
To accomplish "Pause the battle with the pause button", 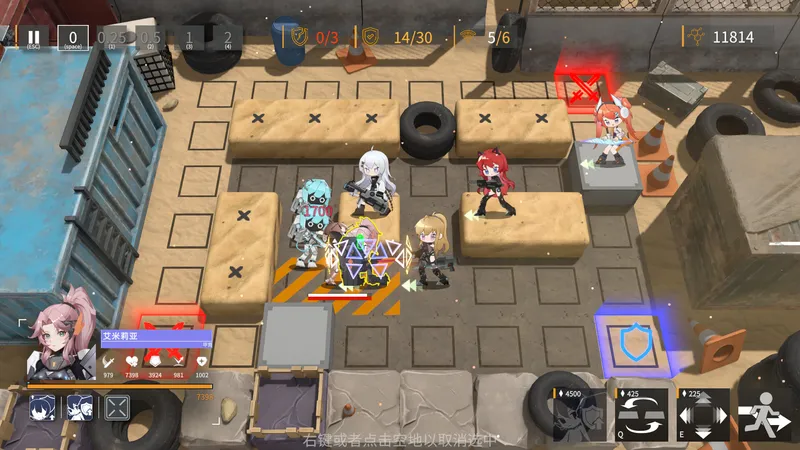I will [34, 38].
